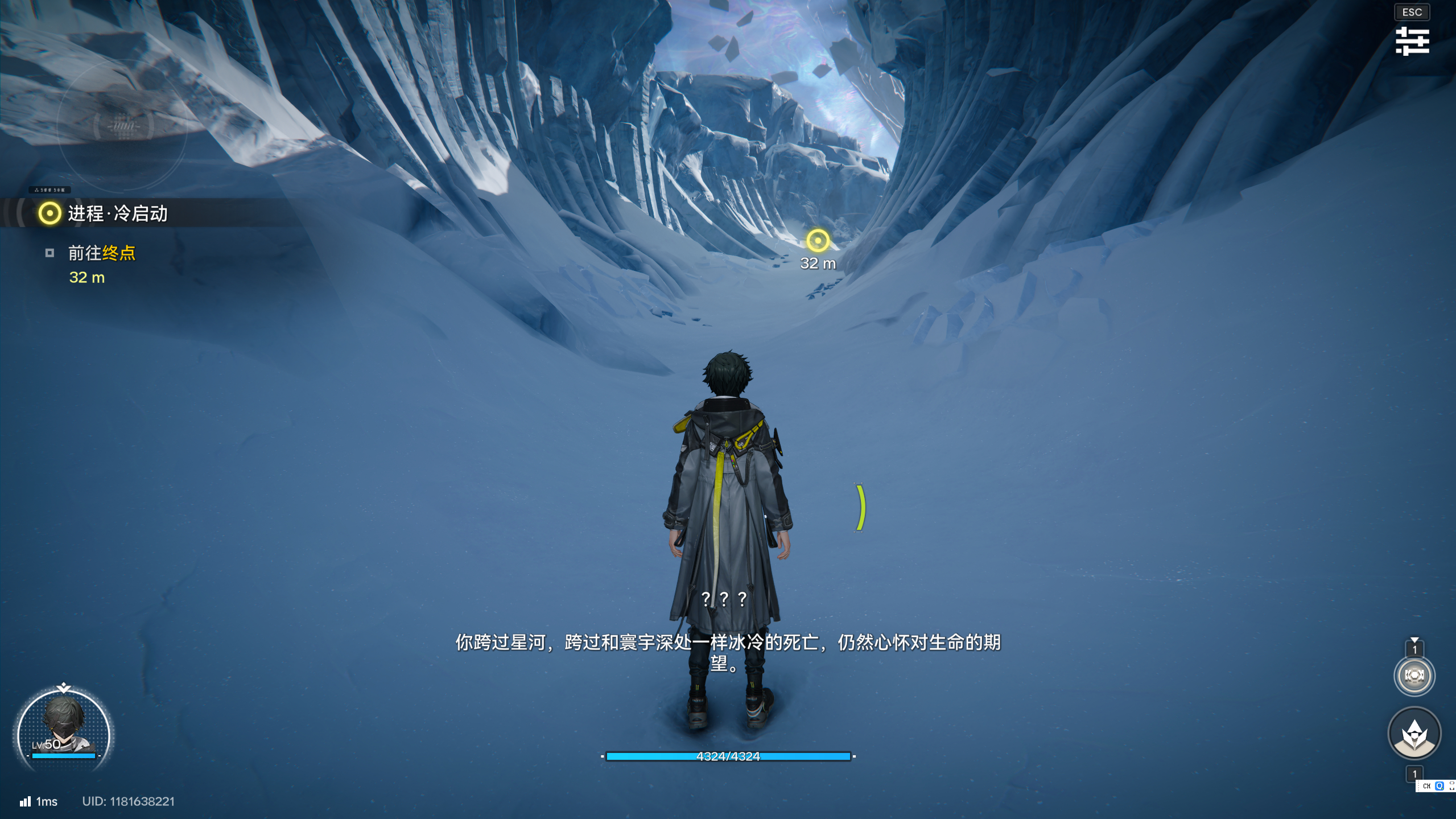Click the circular minimap radar
Viewport: 1456px width, 819px height.
(123, 124)
